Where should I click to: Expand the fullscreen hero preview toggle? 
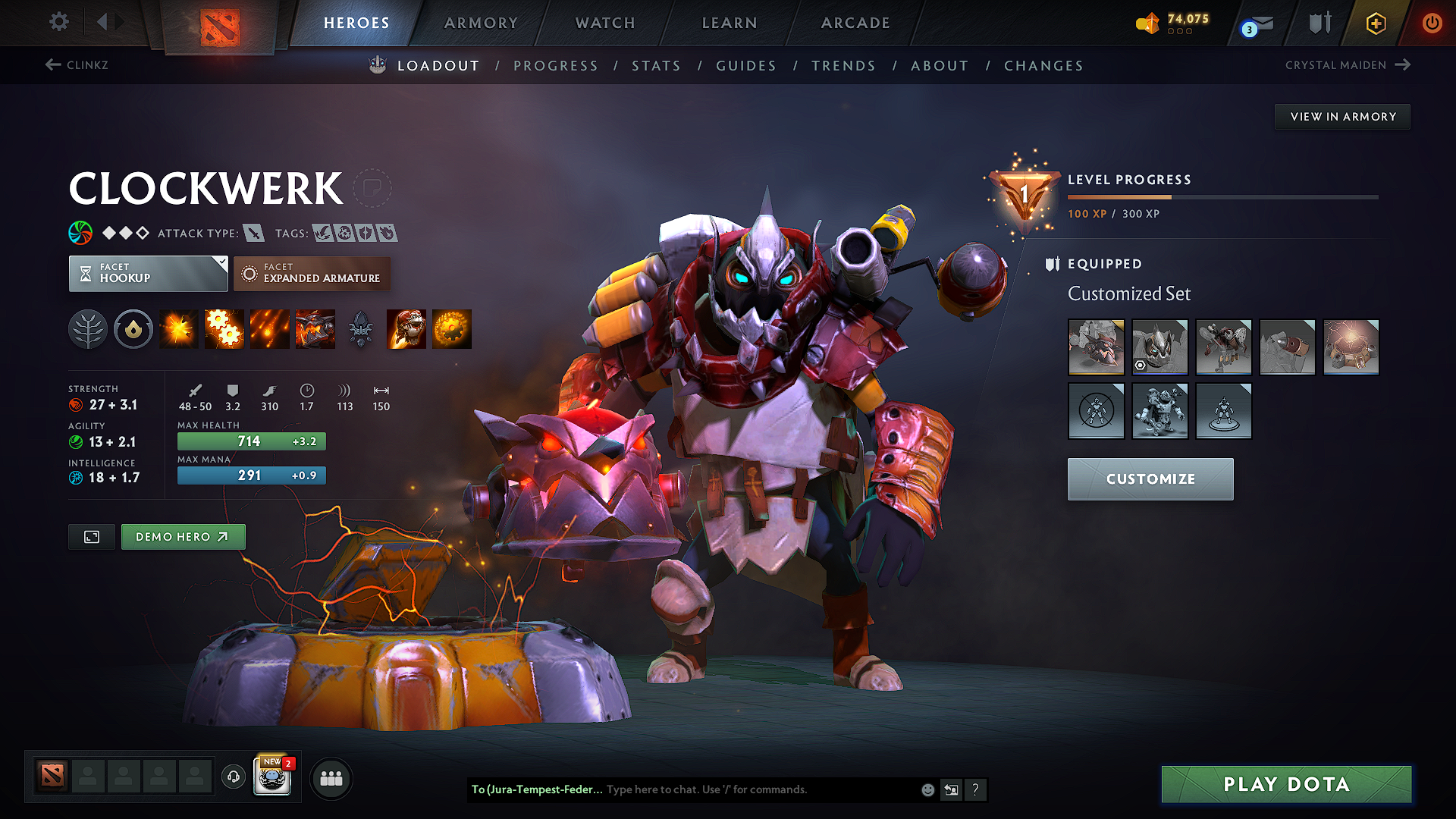(x=91, y=537)
